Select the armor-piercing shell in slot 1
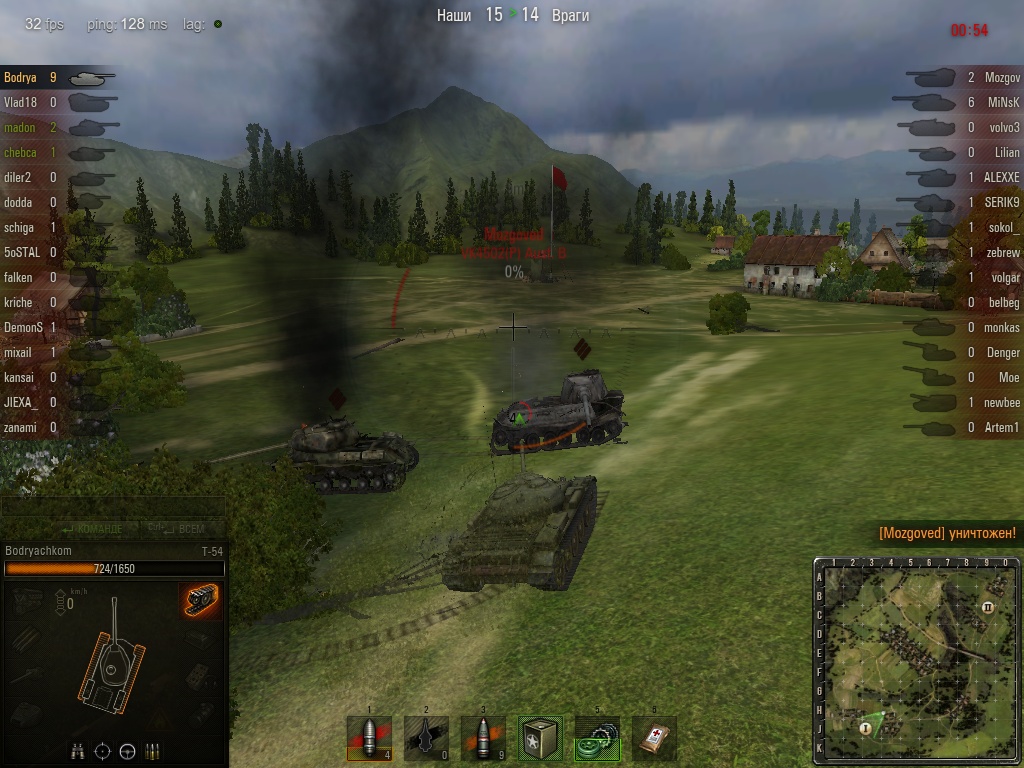Image resolution: width=1024 pixels, height=768 pixels. point(369,738)
